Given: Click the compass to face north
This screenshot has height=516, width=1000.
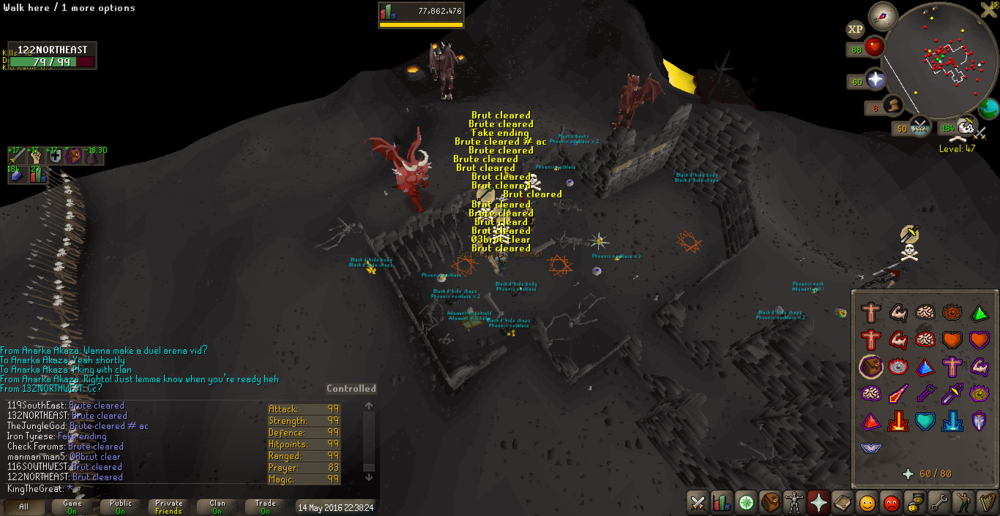Looking at the screenshot, I should click(882, 15).
